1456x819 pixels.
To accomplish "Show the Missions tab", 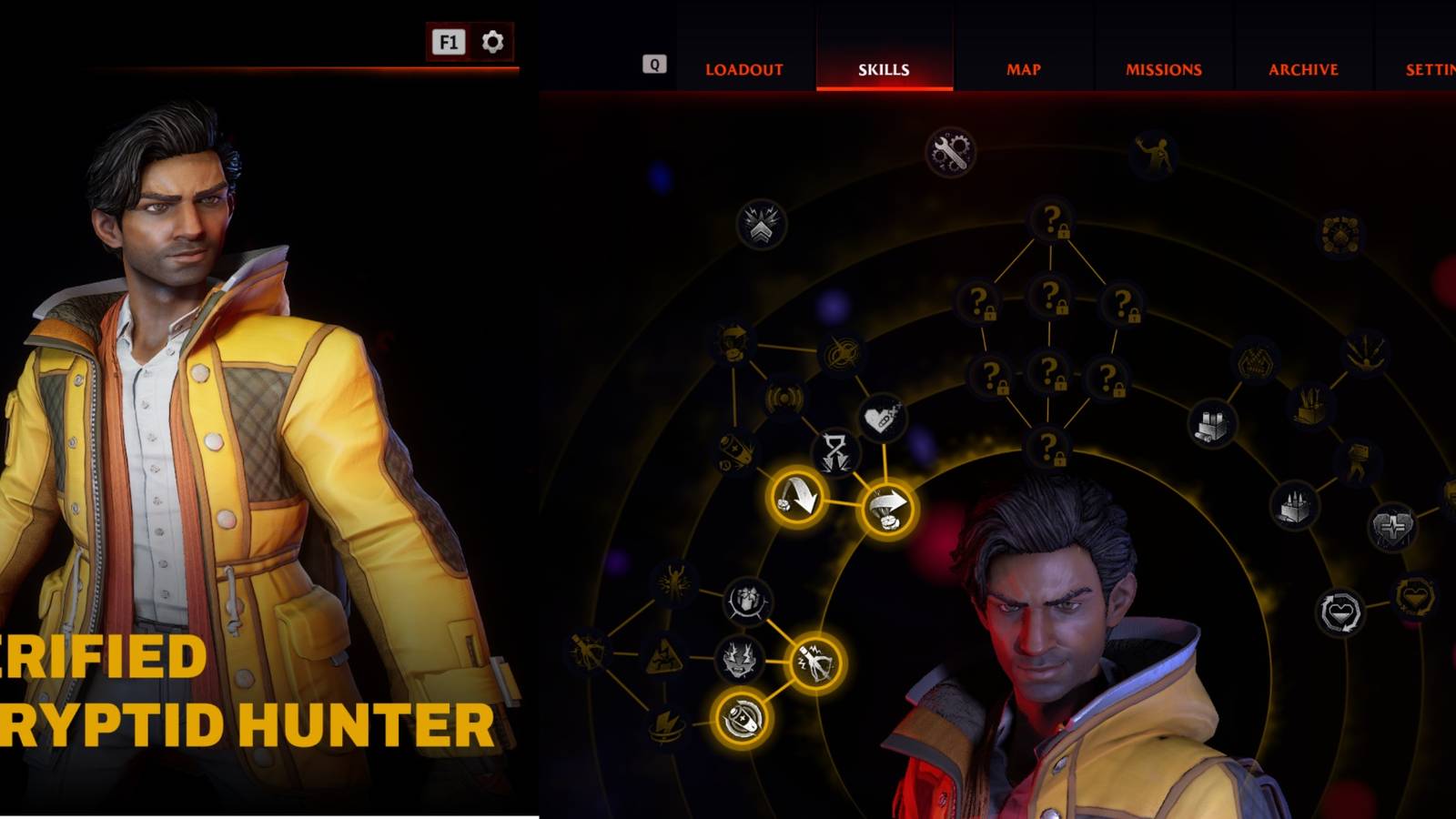I will (1163, 69).
